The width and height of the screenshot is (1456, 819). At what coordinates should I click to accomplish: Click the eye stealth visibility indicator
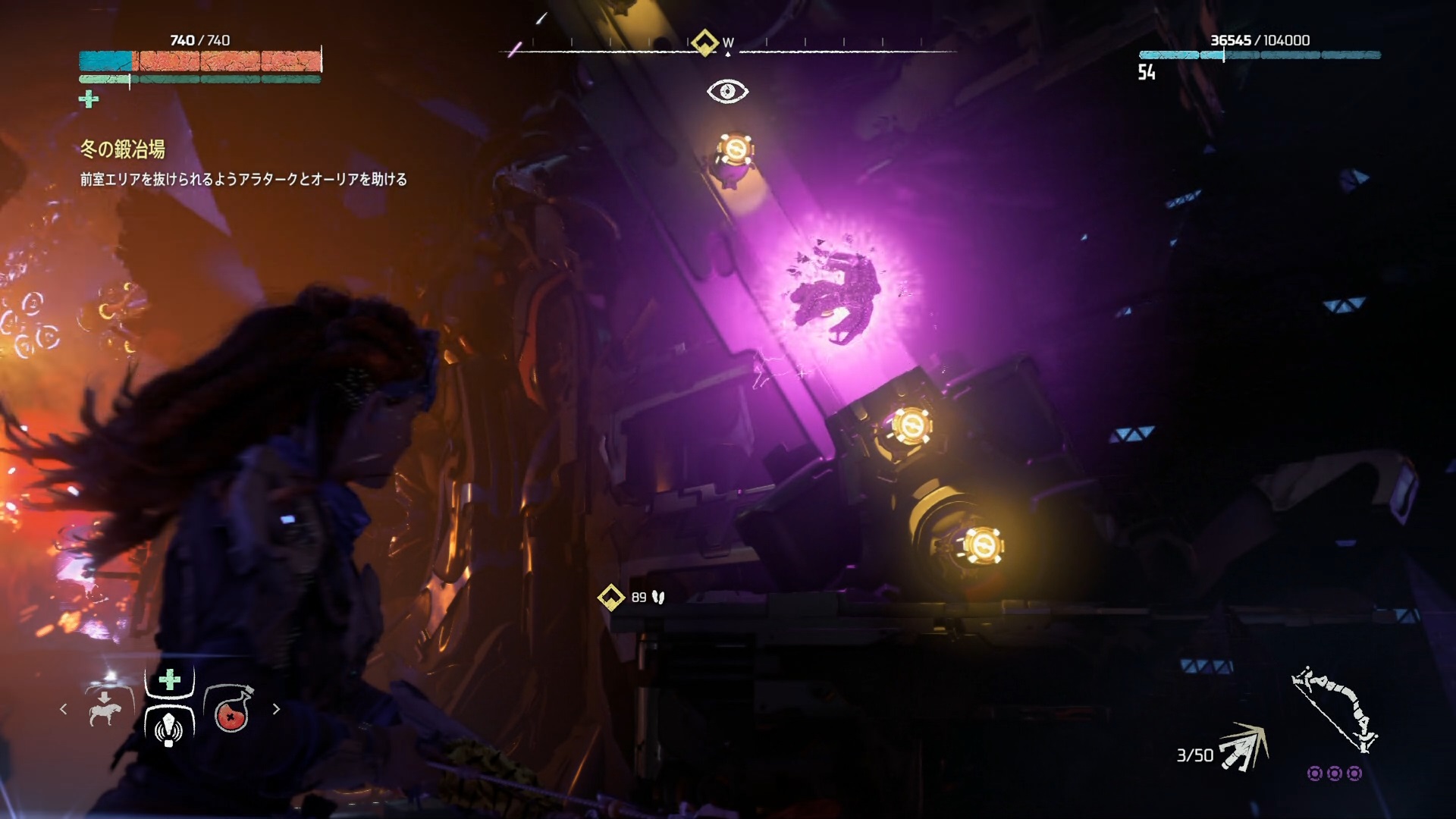pyautogui.click(x=727, y=92)
